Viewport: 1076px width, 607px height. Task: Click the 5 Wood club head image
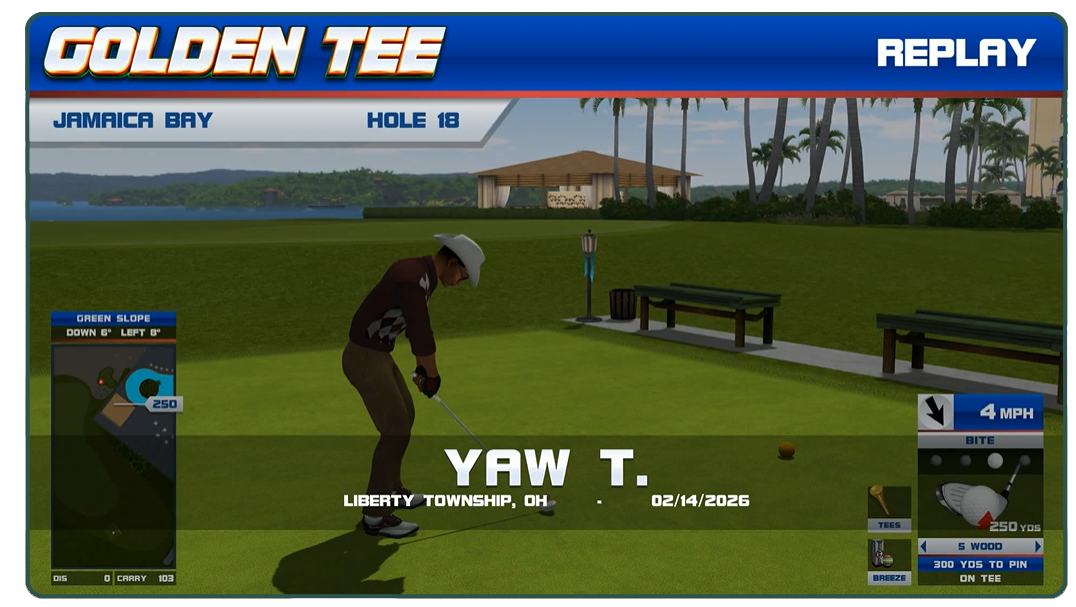972,501
